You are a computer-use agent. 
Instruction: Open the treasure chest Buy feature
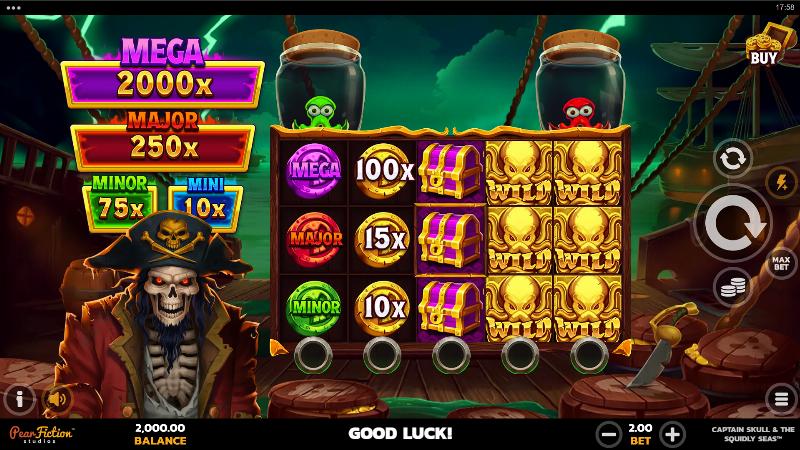pos(763,47)
